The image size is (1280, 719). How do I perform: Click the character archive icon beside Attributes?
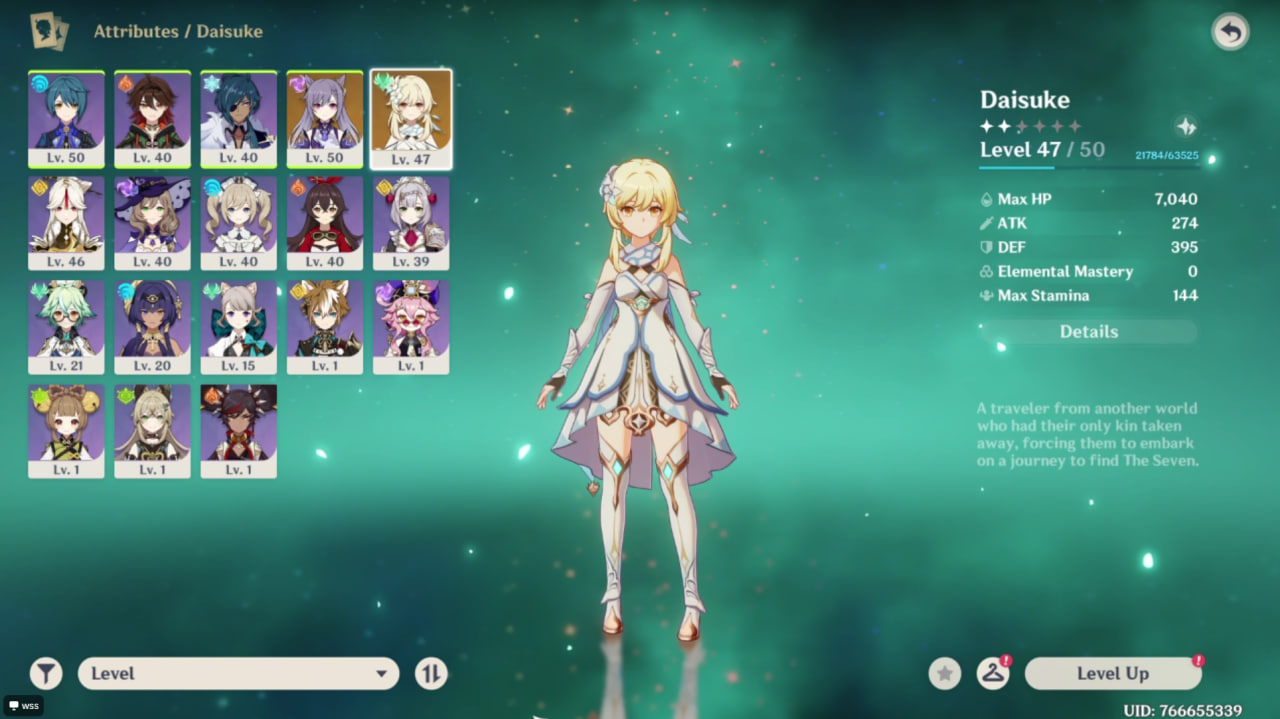[48, 31]
